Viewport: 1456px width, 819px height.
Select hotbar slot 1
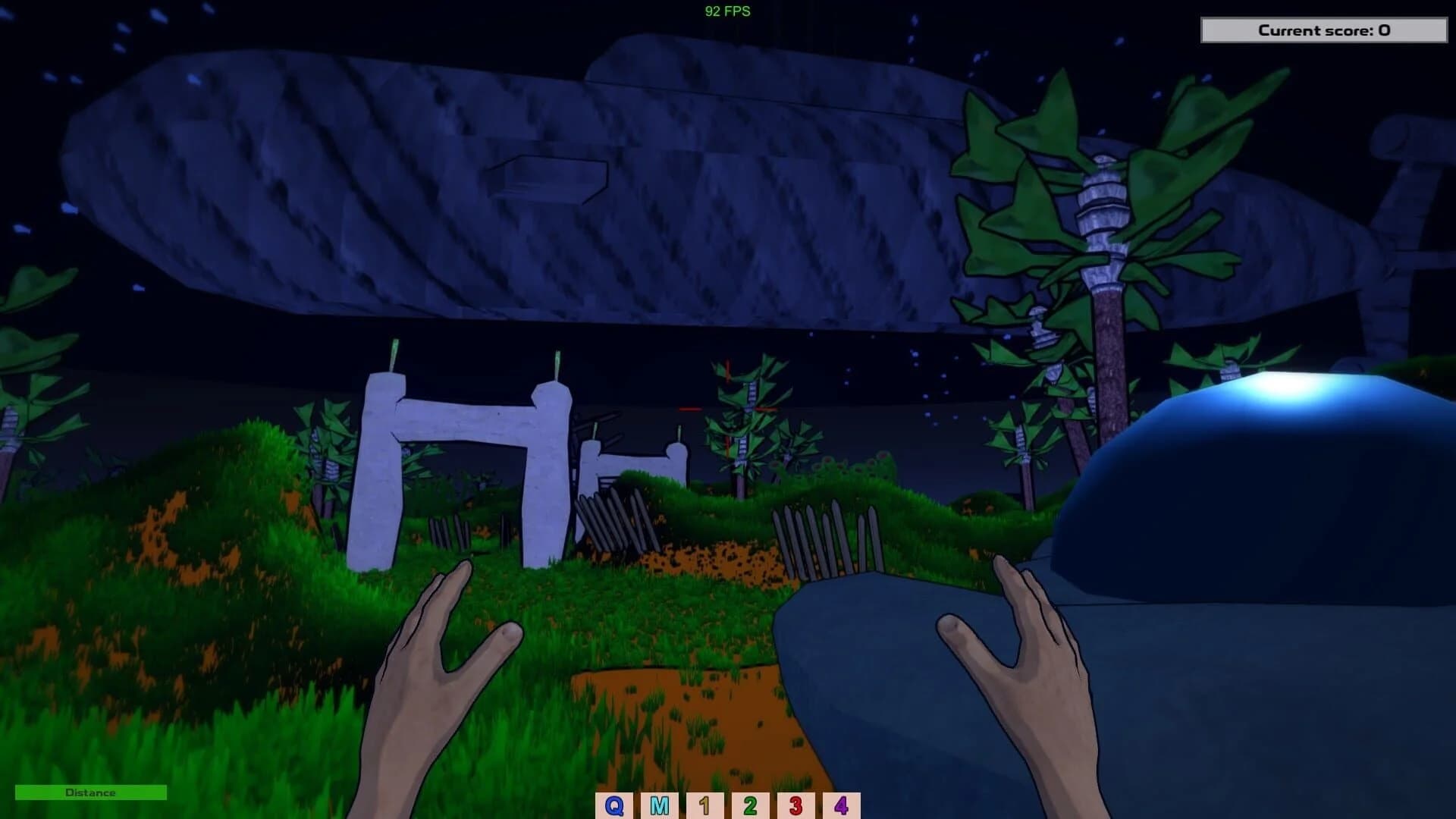point(704,806)
